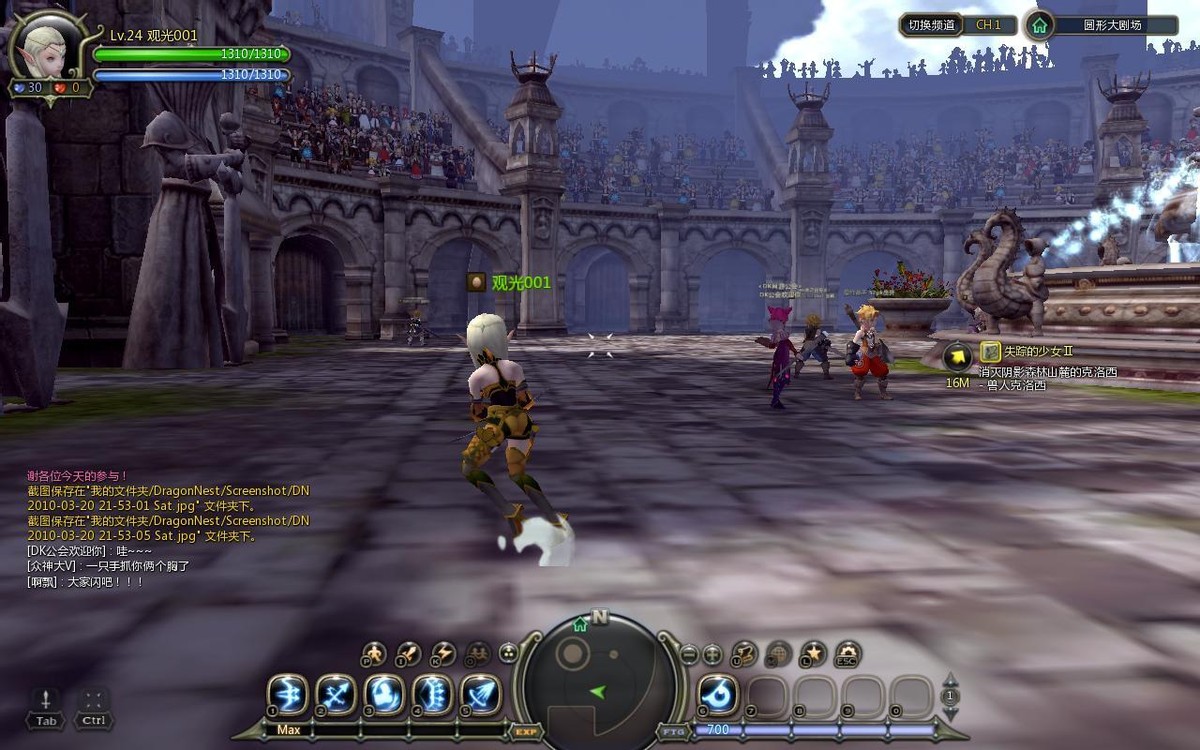Open the character info icon marked P
The width and height of the screenshot is (1200, 750).
373,654
